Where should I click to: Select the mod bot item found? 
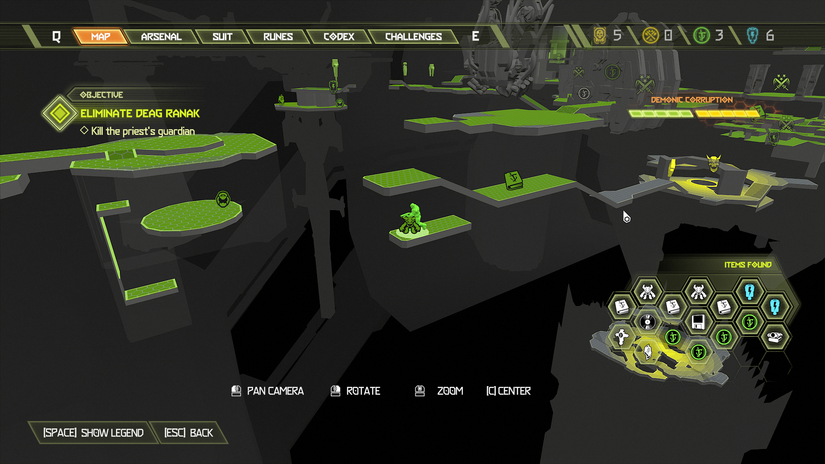point(648,293)
